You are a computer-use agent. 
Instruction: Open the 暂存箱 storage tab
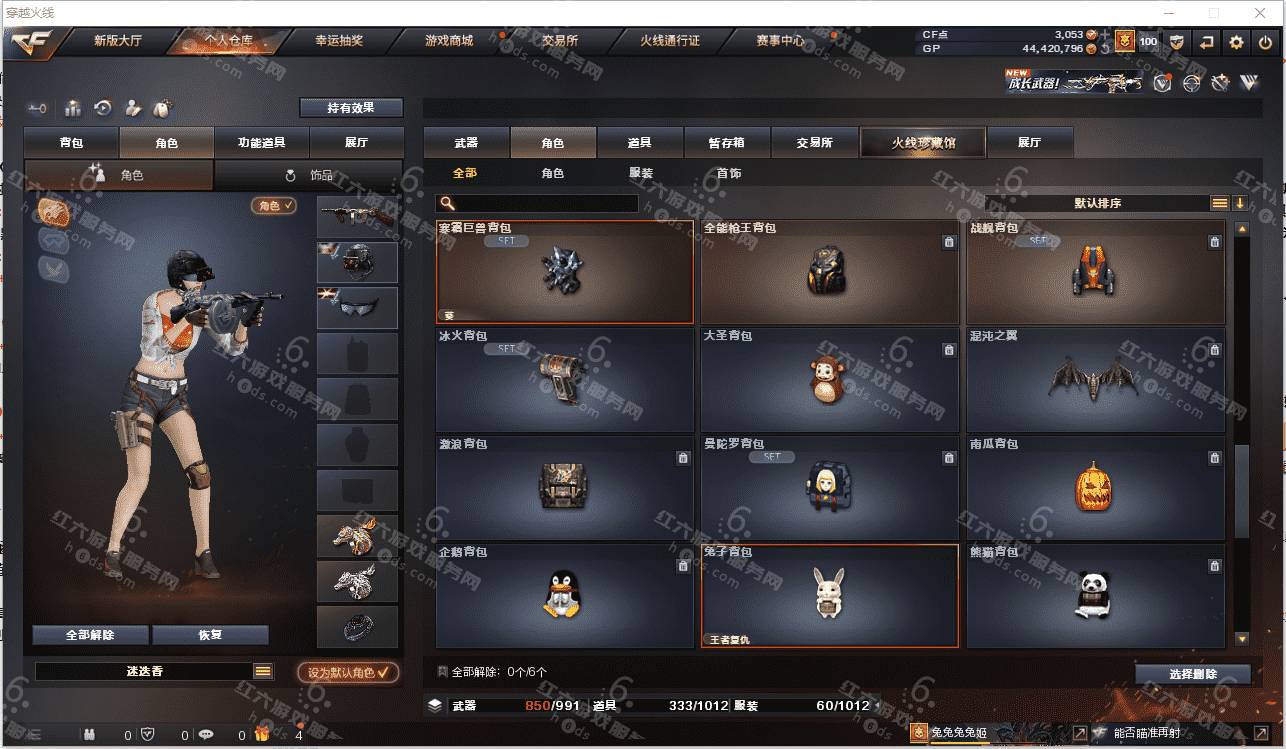[x=727, y=143]
